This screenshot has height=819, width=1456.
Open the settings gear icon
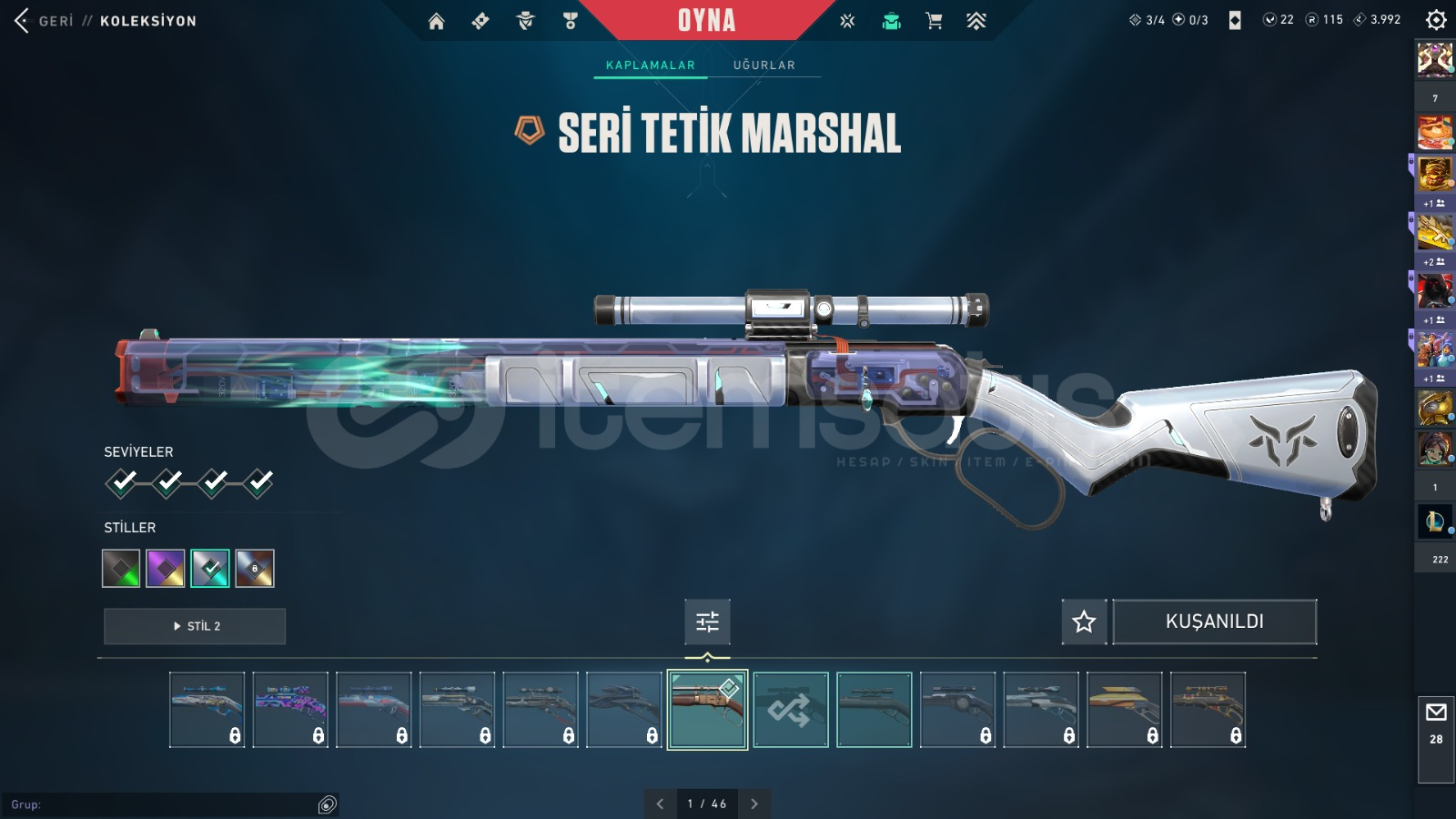click(1436, 20)
